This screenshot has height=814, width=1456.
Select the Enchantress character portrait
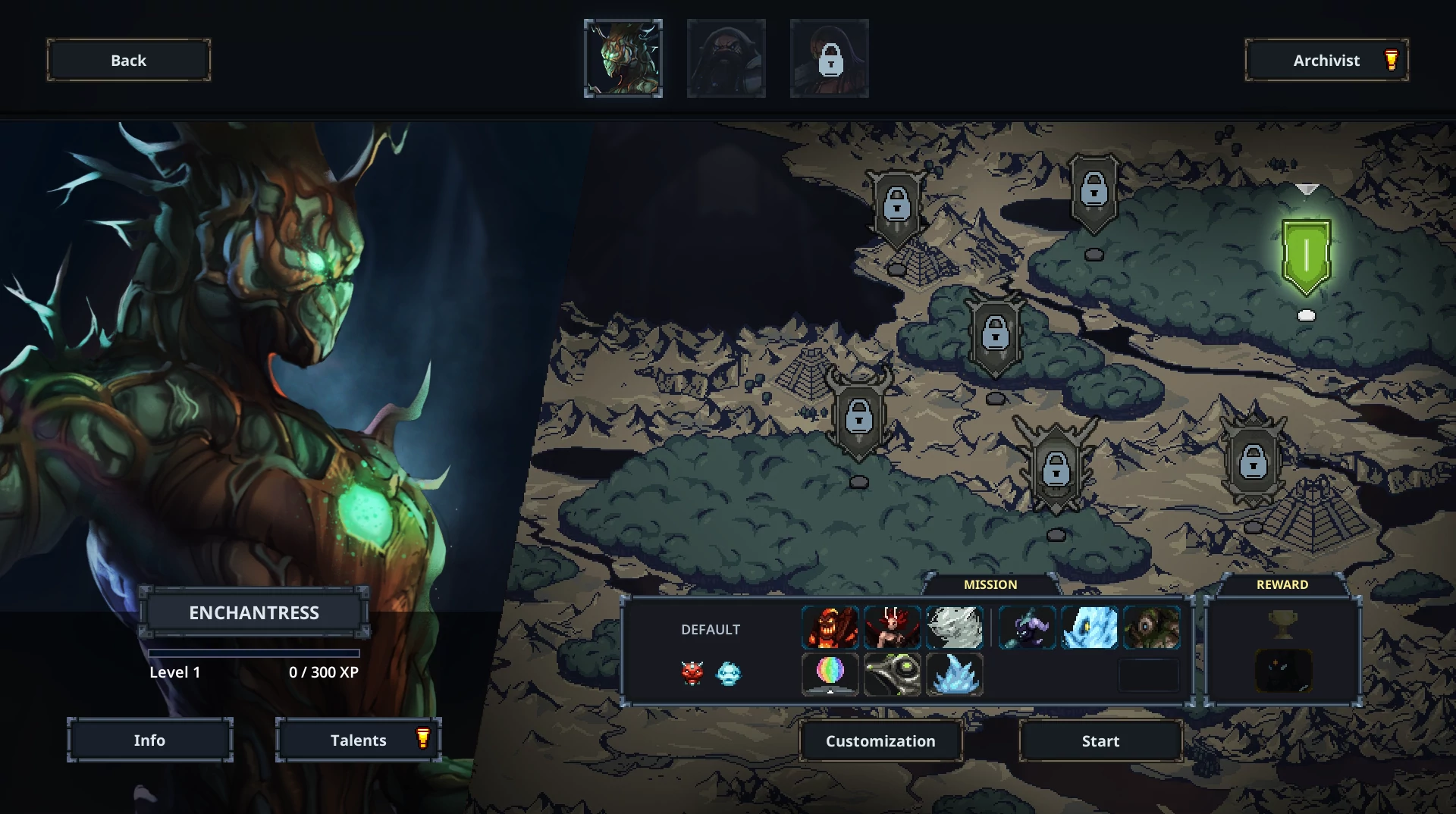(623, 59)
